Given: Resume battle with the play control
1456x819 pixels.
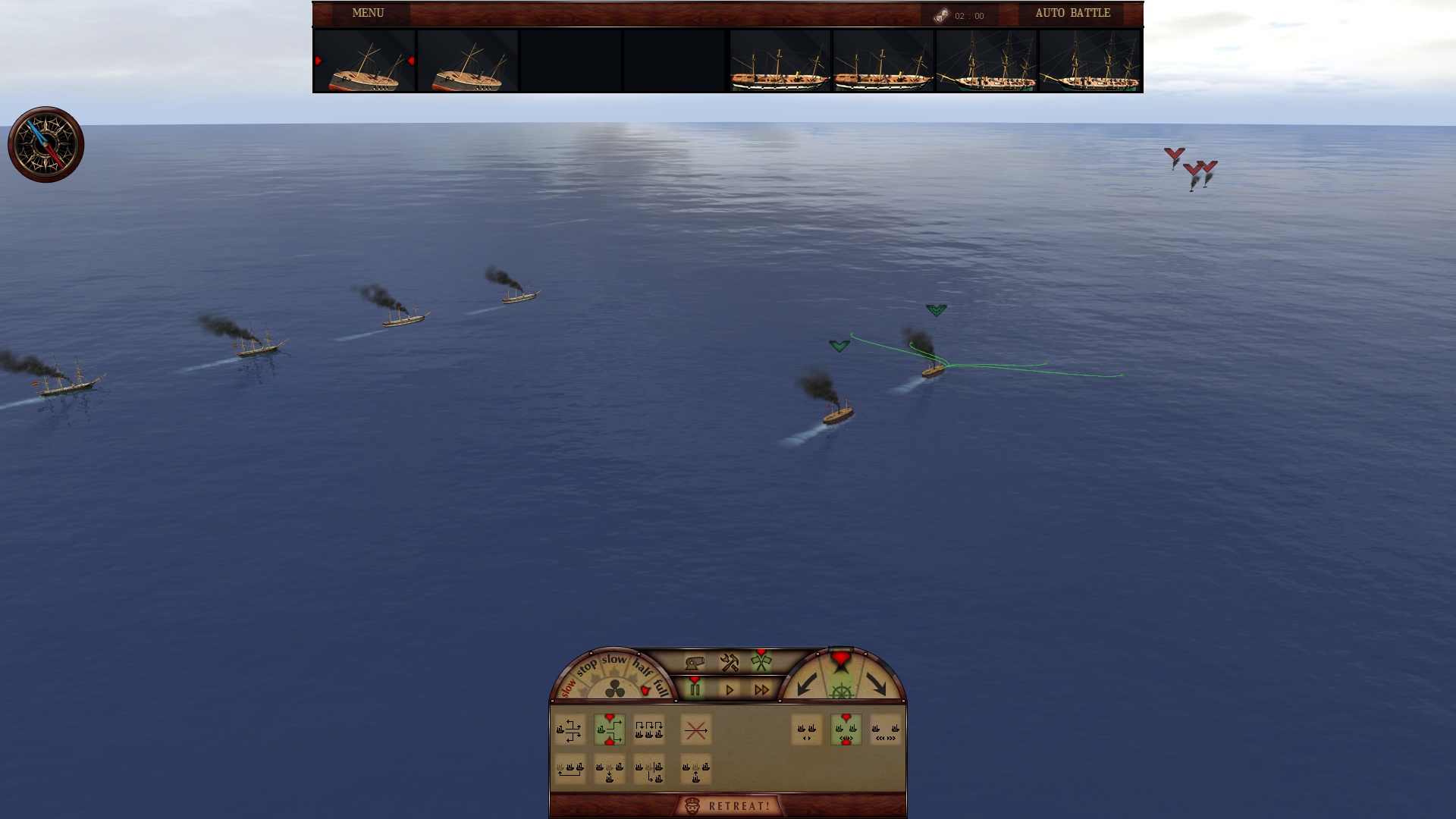Looking at the screenshot, I should (x=729, y=689).
